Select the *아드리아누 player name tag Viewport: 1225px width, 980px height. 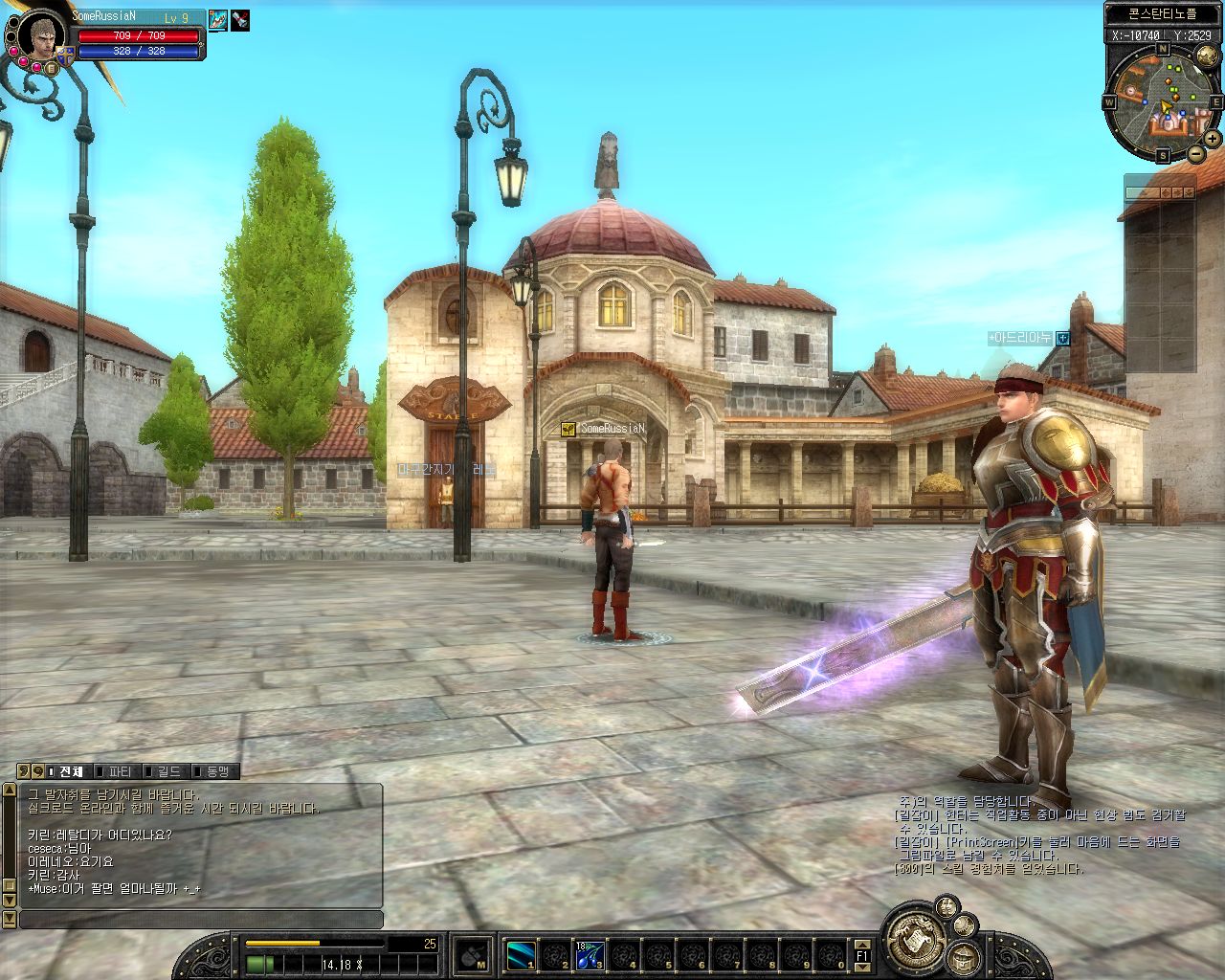tap(1020, 338)
